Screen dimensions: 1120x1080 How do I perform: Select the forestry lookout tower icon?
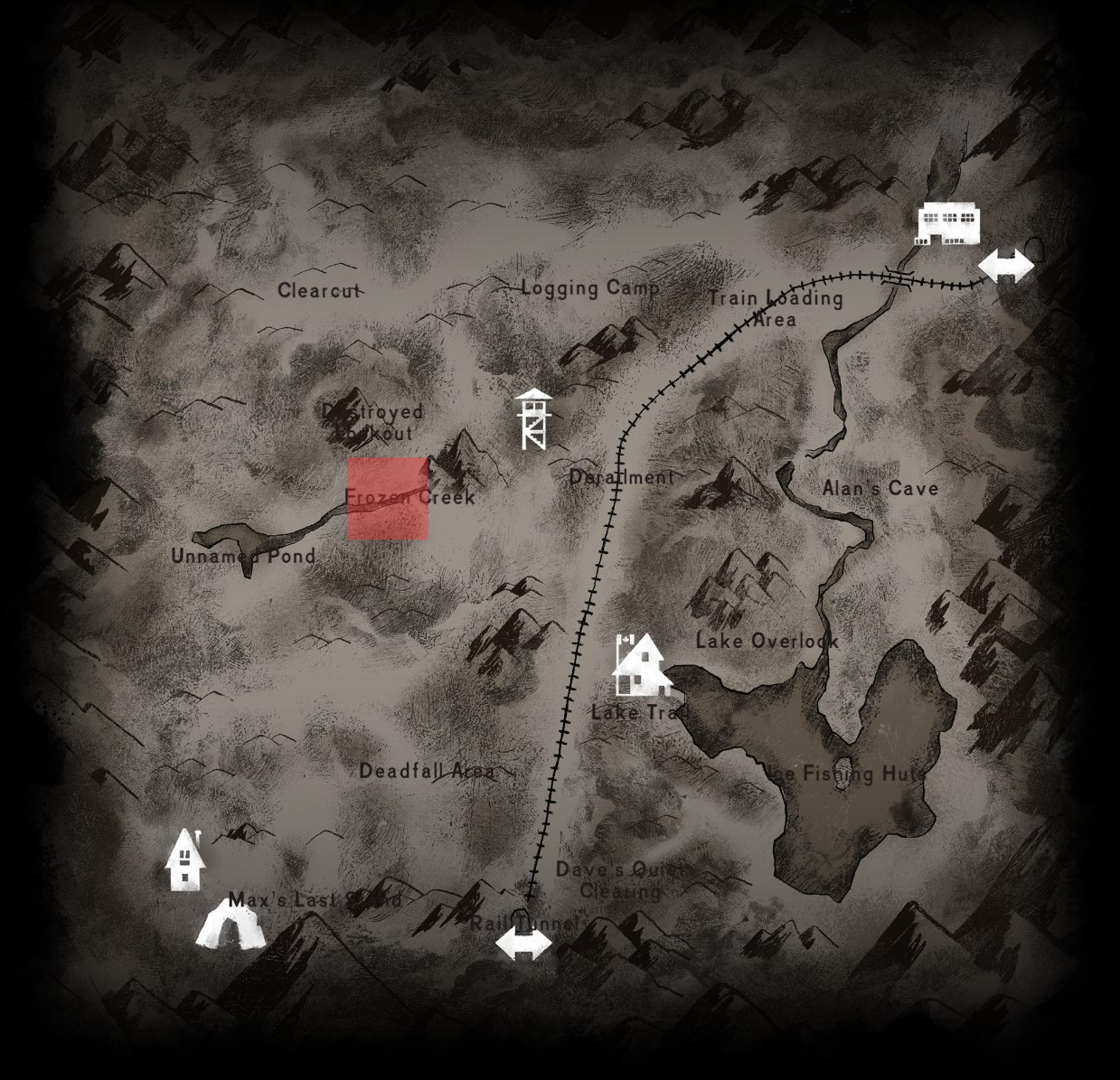(x=533, y=419)
